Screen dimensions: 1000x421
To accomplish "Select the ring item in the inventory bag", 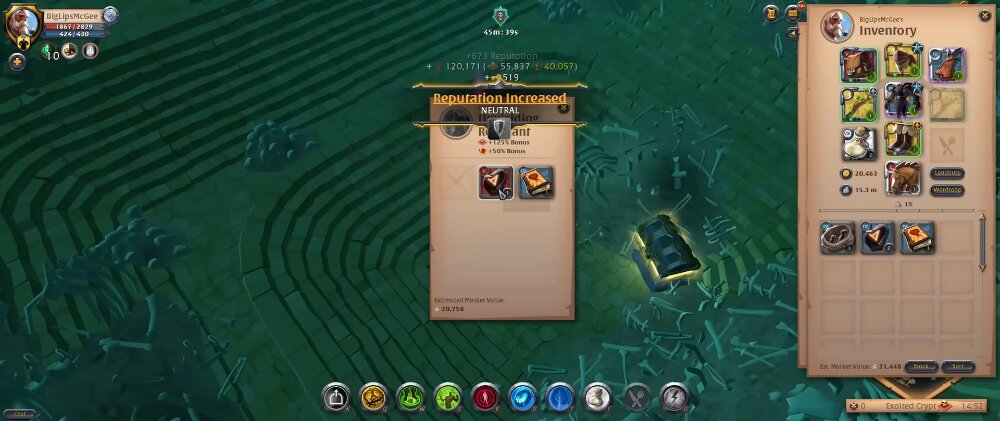I will click(x=838, y=237).
